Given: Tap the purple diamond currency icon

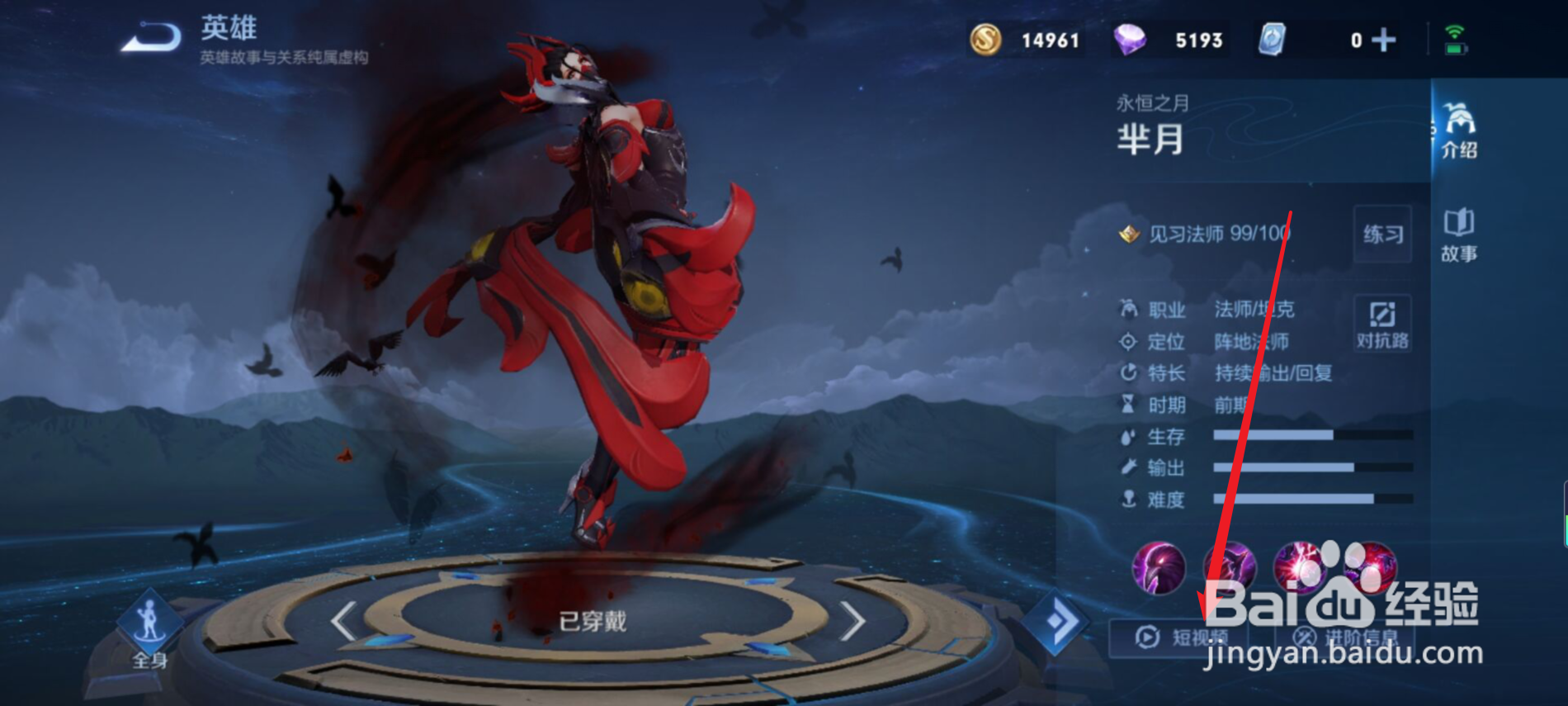Looking at the screenshot, I should click(1131, 38).
